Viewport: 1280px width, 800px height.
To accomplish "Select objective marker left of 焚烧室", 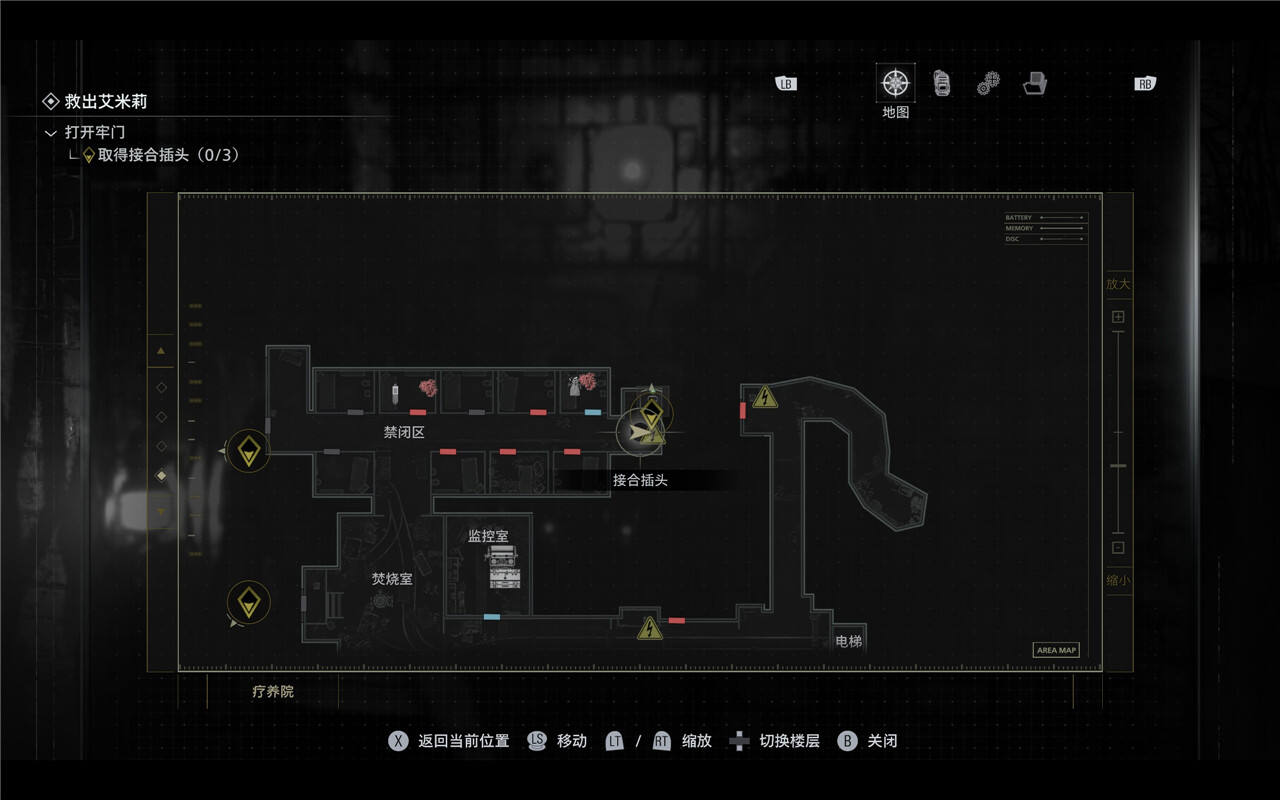I will [x=248, y=602].
